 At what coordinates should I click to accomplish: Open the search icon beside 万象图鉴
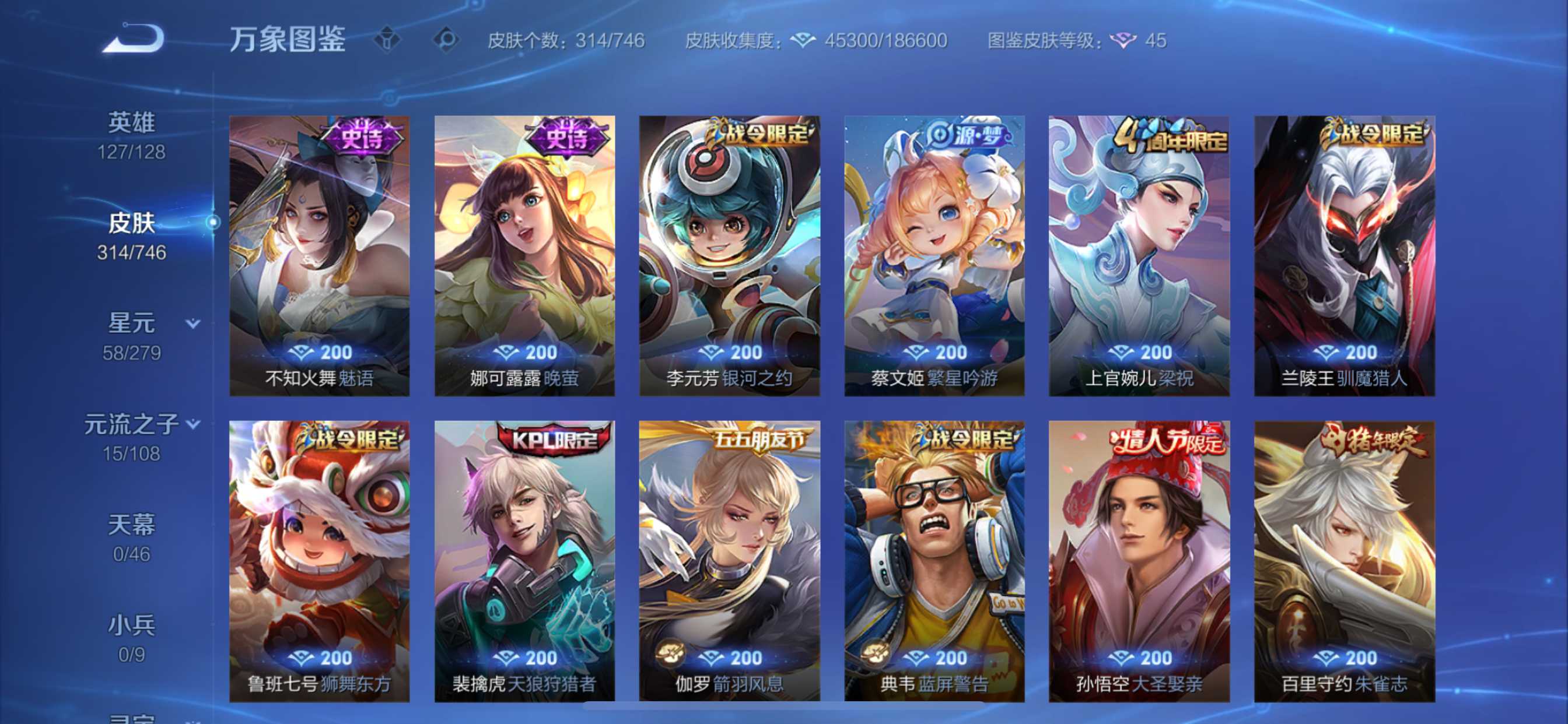(447, 40)
